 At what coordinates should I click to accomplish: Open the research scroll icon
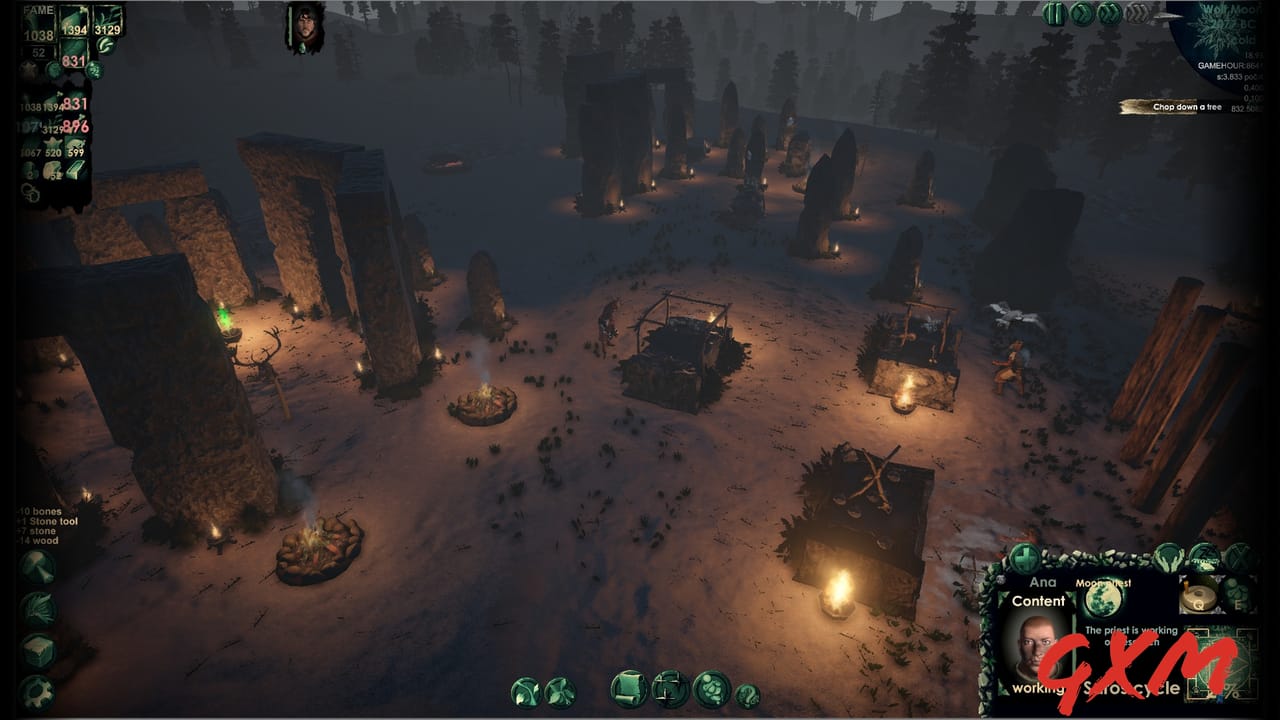click(628, 687)
